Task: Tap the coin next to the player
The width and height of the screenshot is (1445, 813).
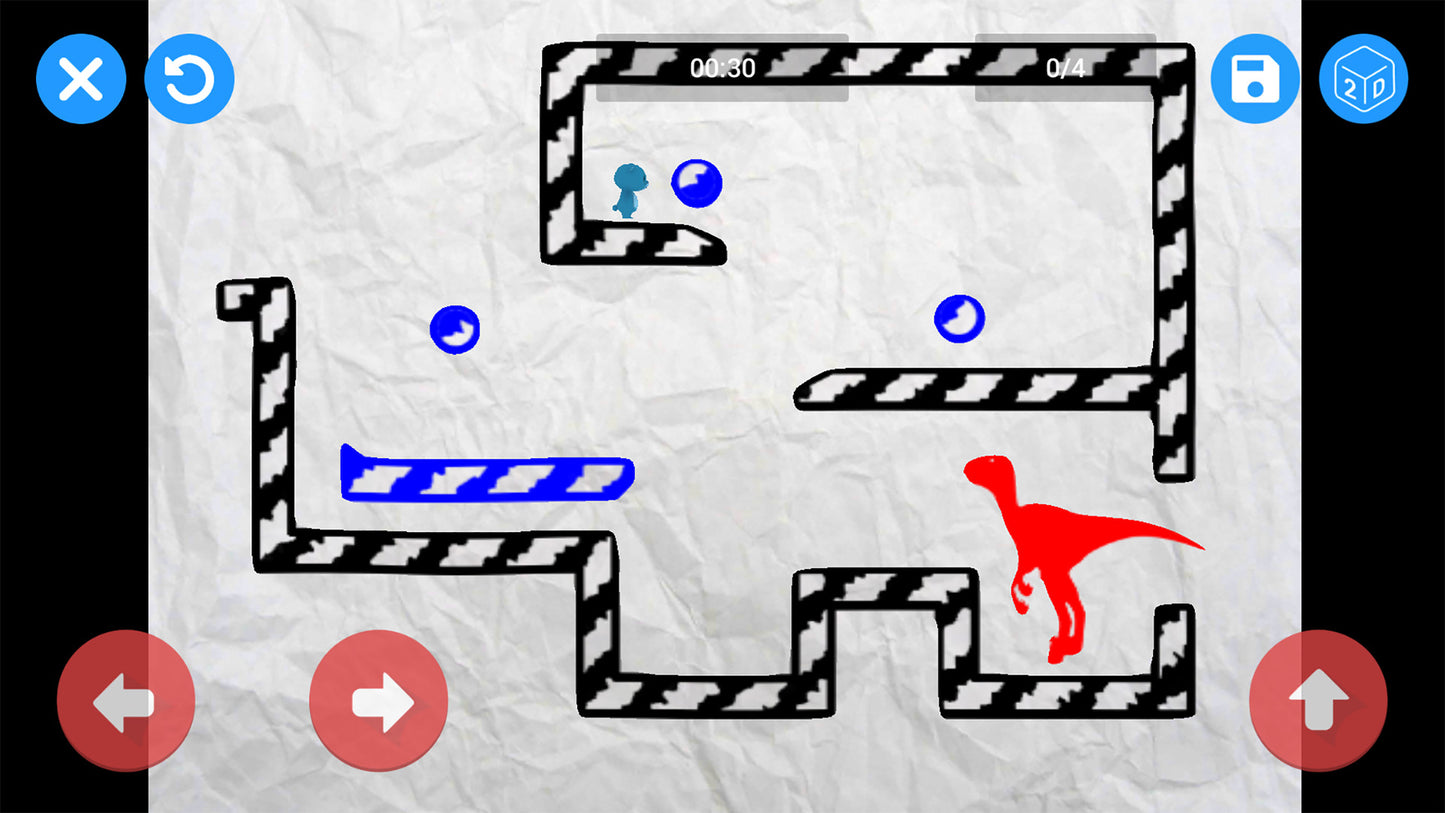Action: (698, 183)
